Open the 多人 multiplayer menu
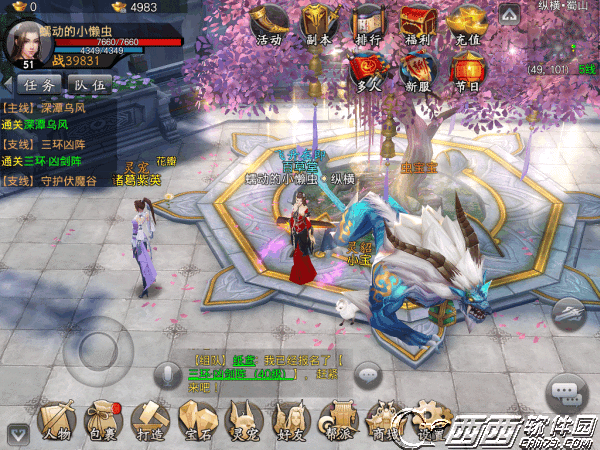This screenshot has width=600, height=450. (x=367, y=70)
